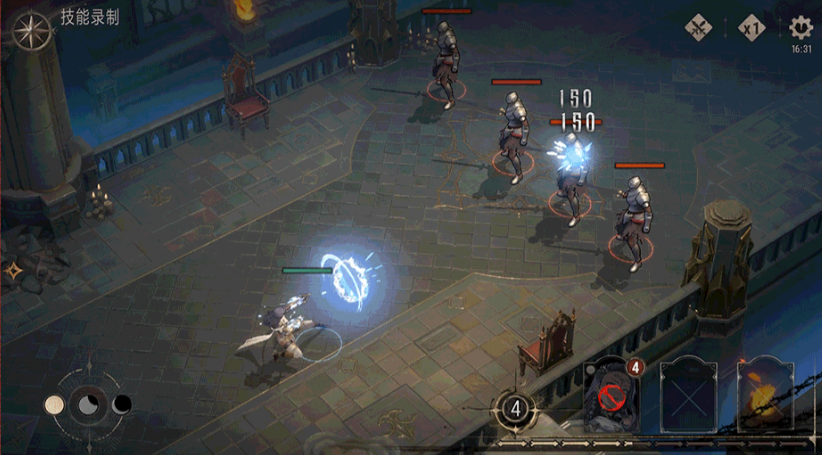Select the skill card with cost 4

tap(612, 396)
